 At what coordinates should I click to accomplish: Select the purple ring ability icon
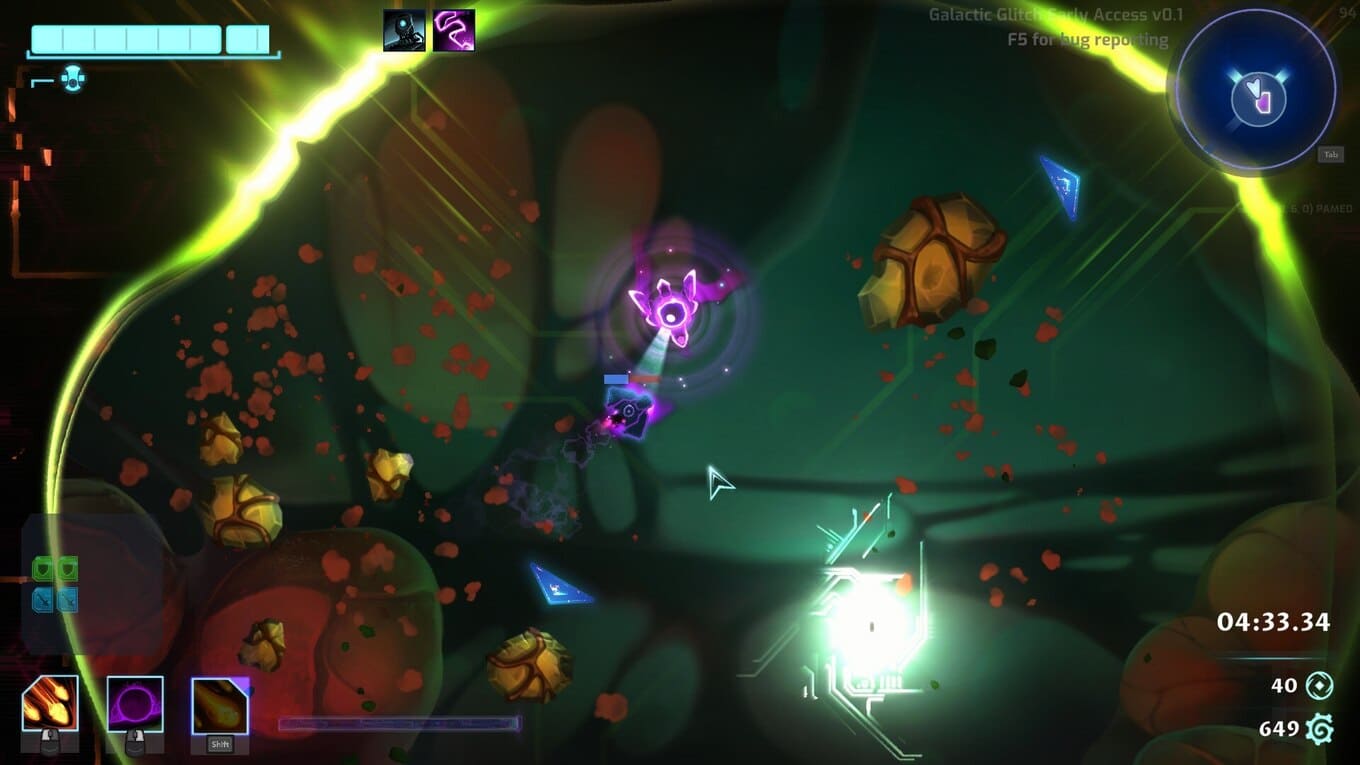pos(135,703)
